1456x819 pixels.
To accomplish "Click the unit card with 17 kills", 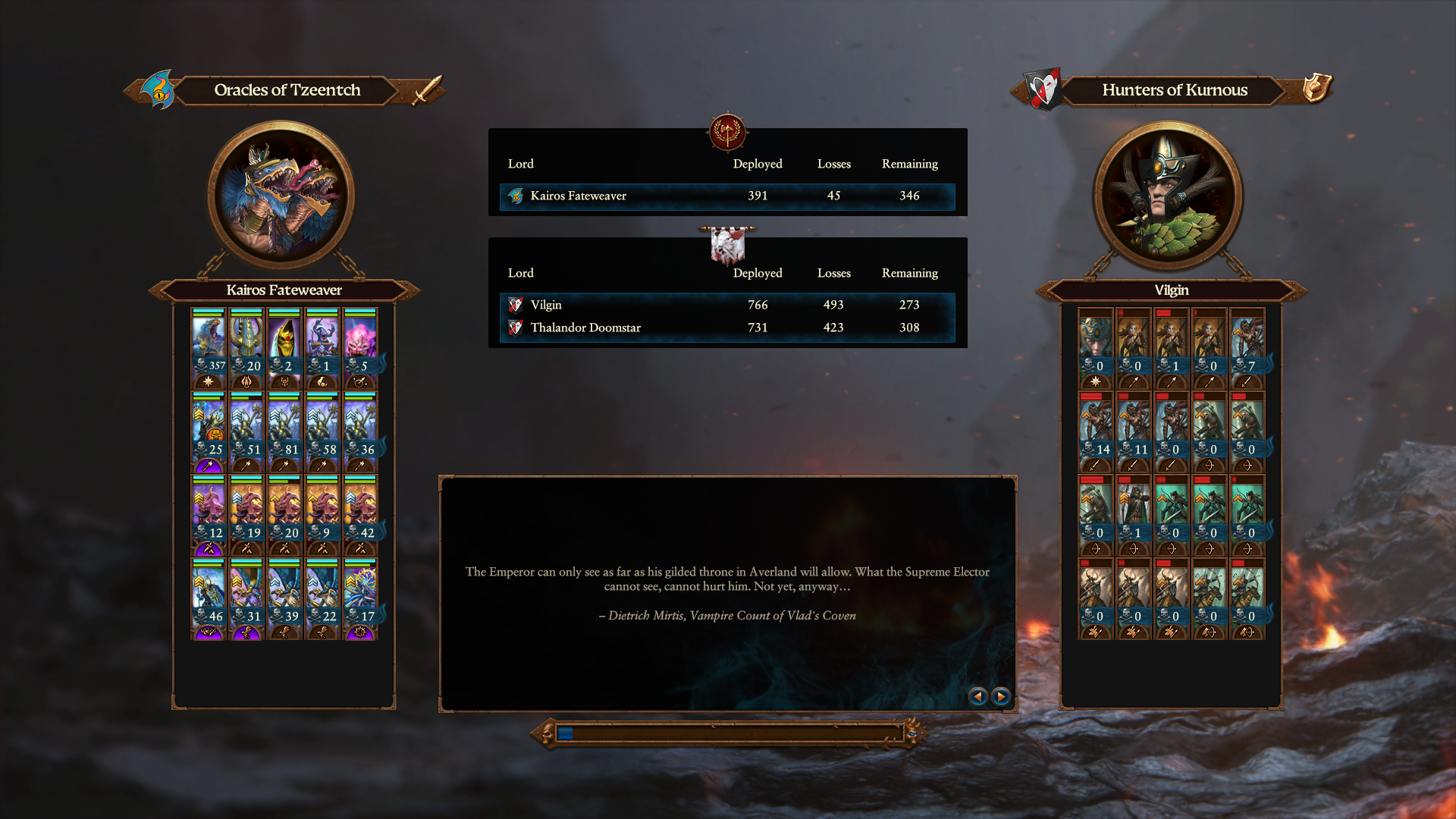I will click(x=360, y=598).
